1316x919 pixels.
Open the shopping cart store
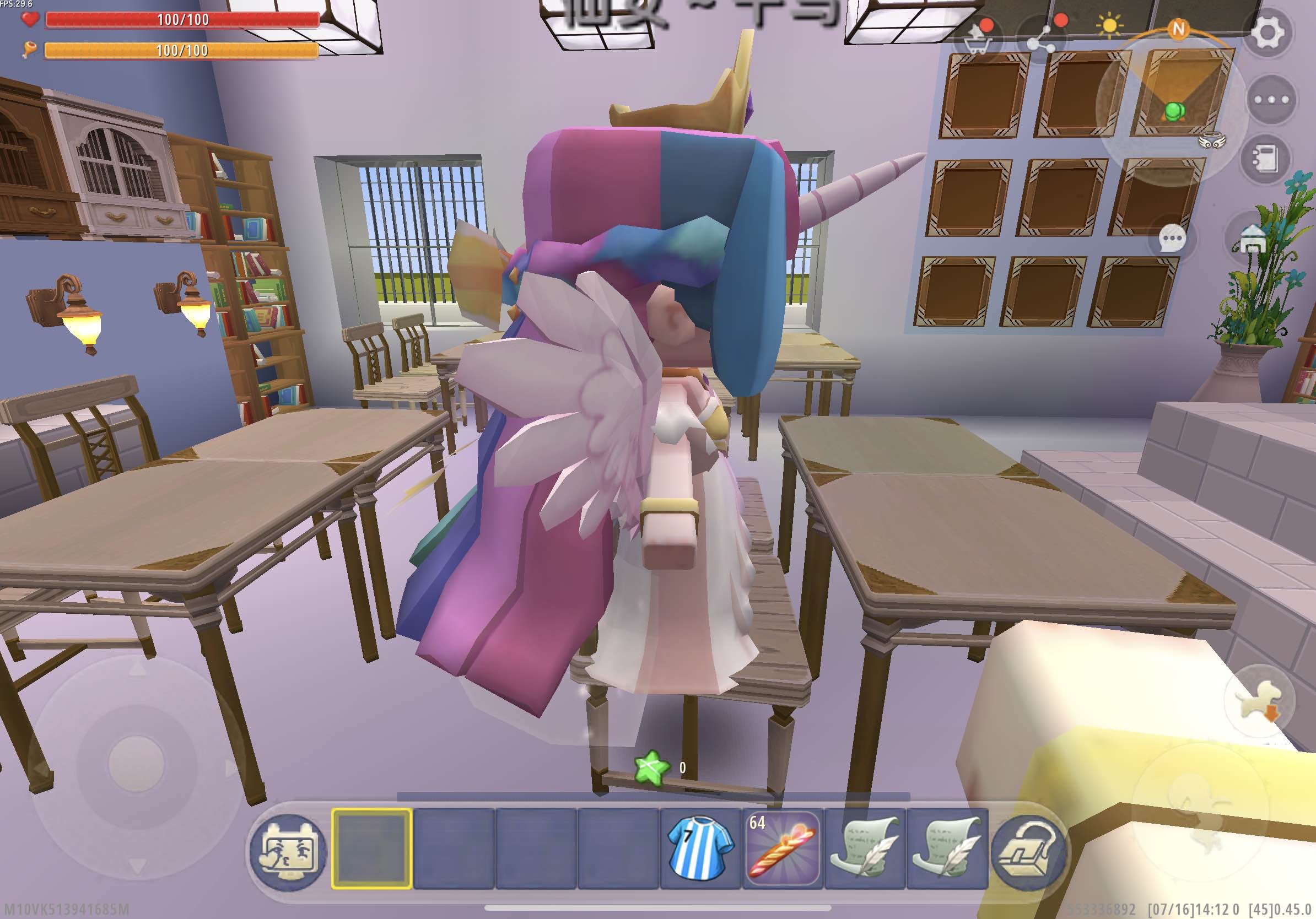(977, 36)
